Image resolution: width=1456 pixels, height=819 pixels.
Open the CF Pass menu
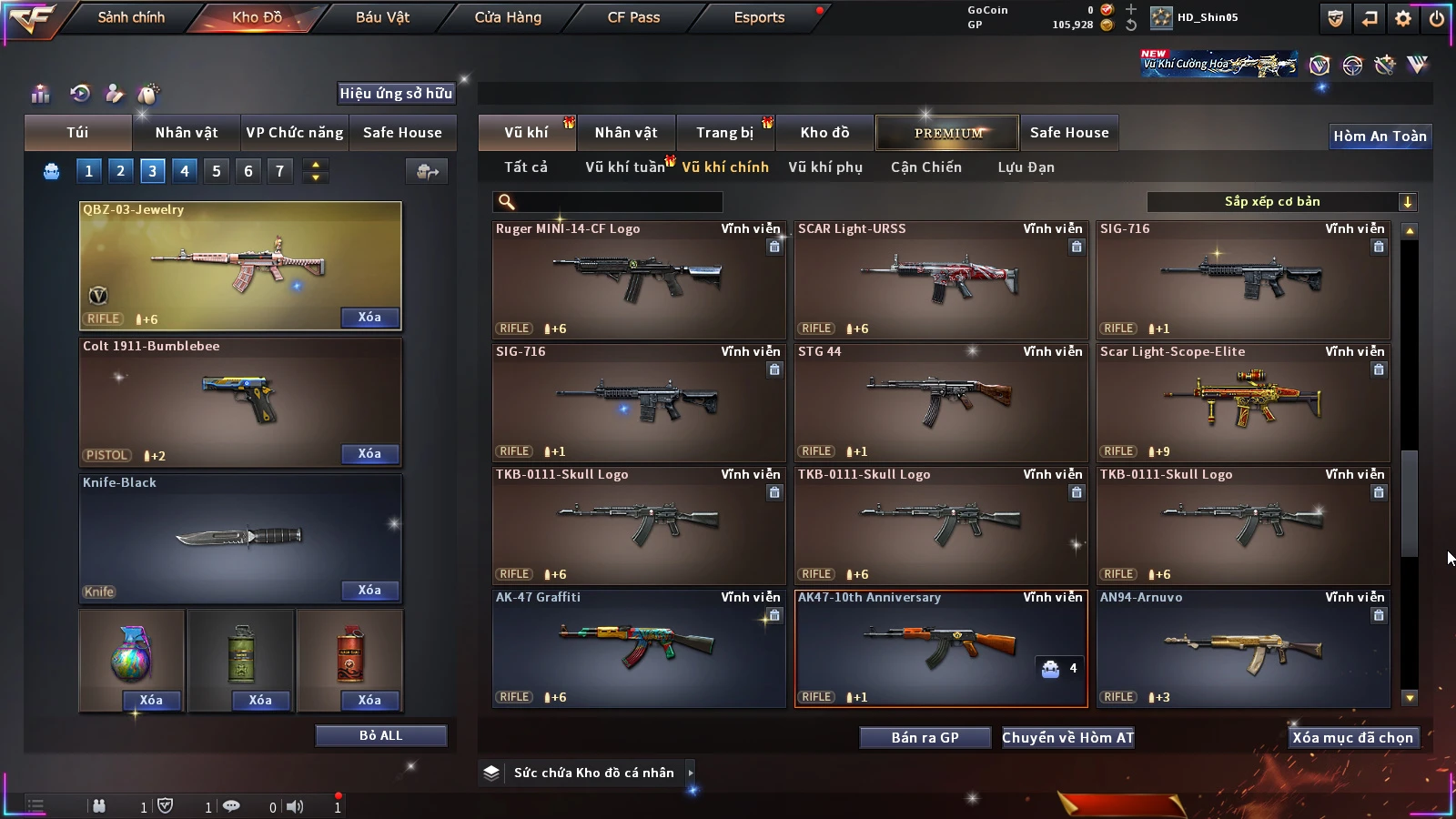pyautogui.click(x=633, y=17)
